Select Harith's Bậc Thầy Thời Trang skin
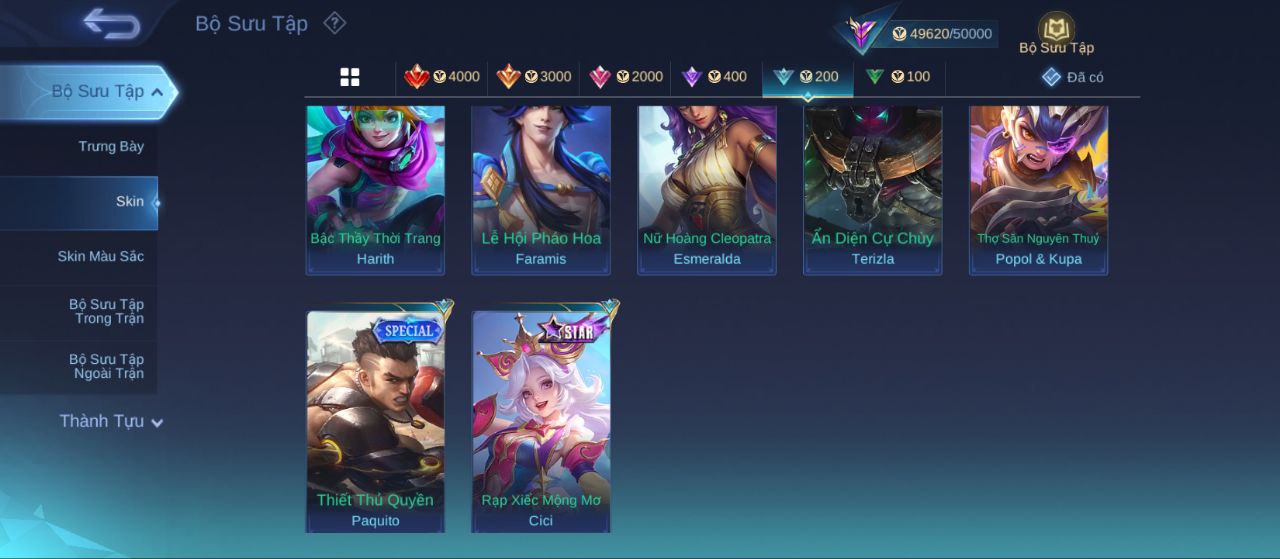The image size is (1280, 559). 375,190
